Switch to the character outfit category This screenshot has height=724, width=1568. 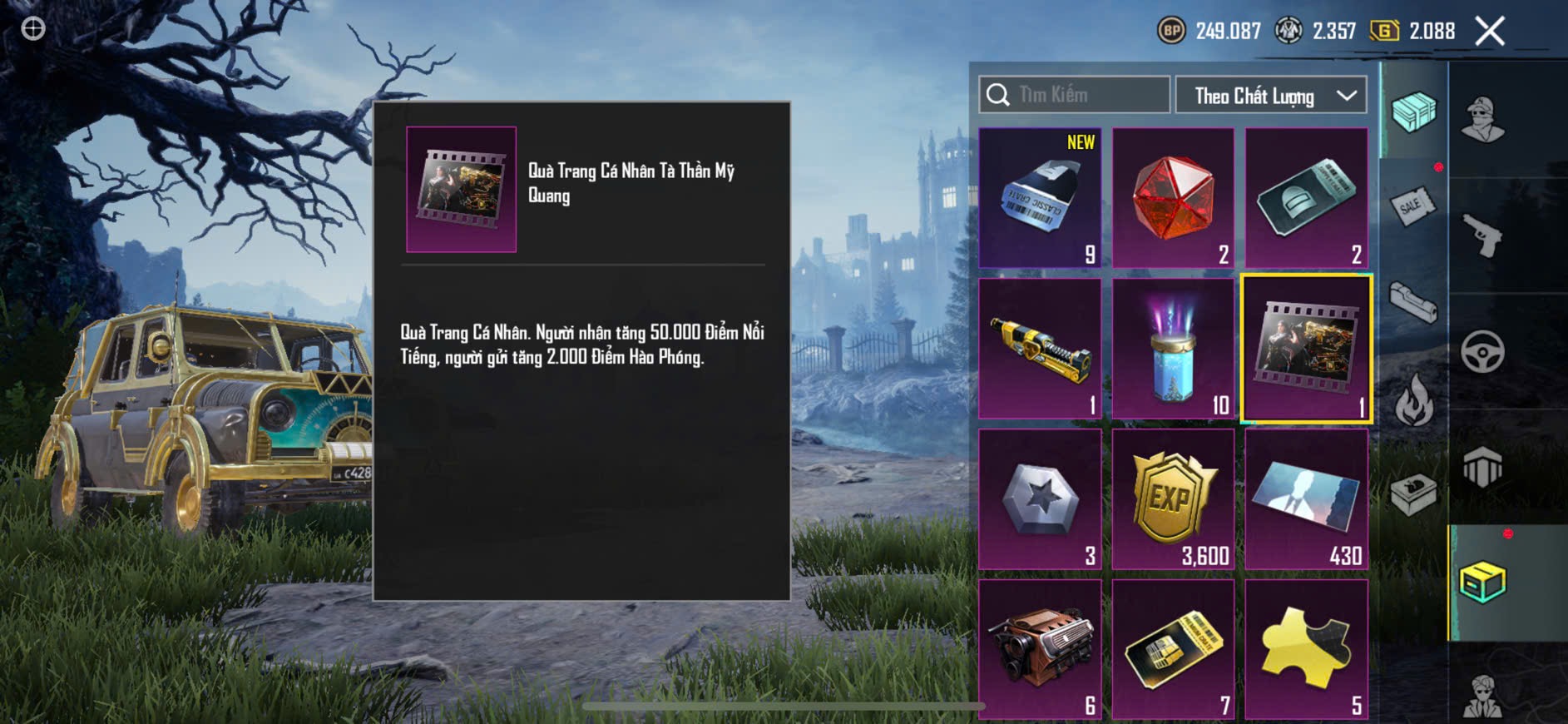[1482, 119]
